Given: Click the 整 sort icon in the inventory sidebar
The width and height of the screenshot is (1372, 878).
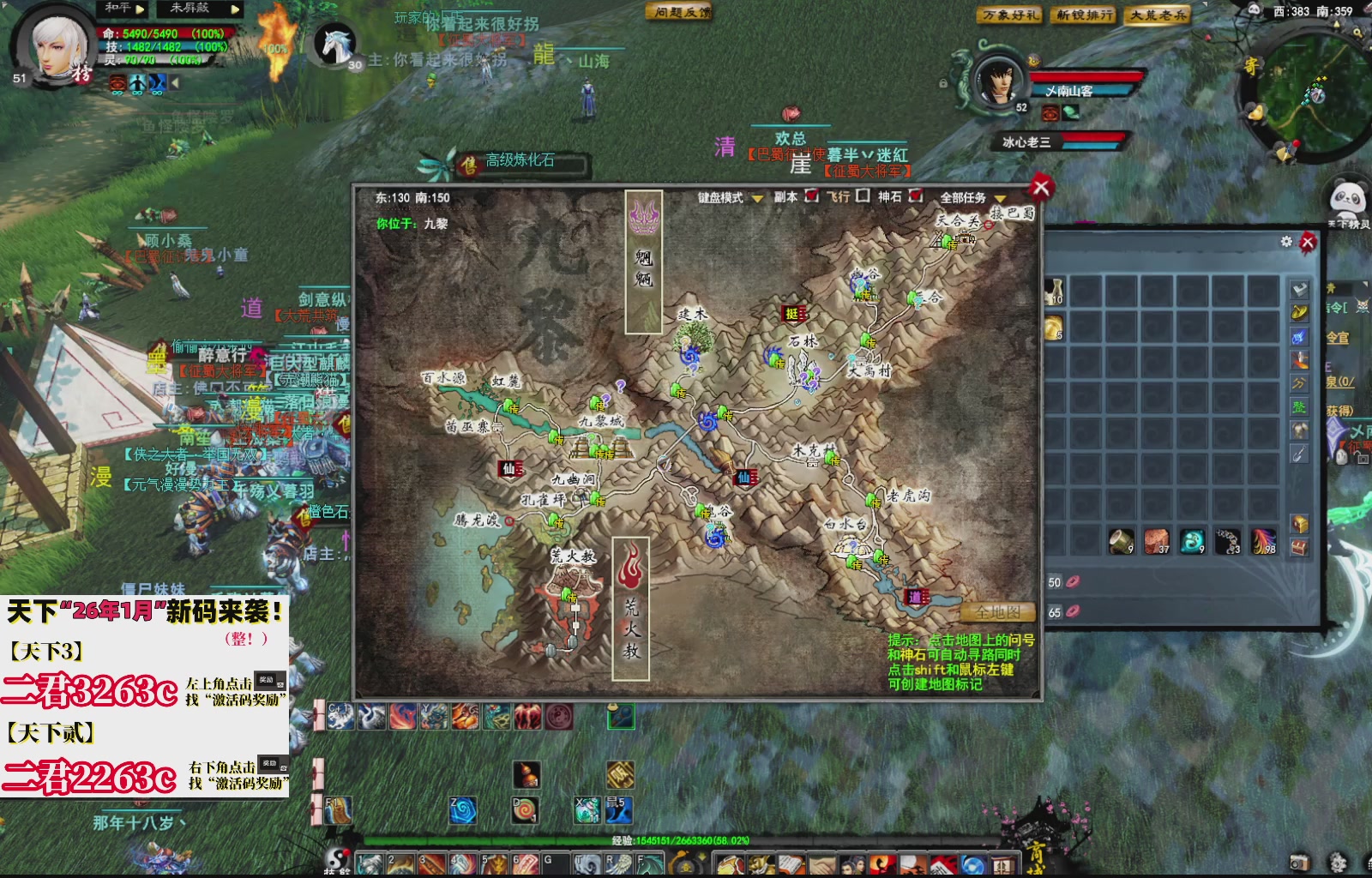Looking at the screenshot, I should click(x=1297, y=406).
